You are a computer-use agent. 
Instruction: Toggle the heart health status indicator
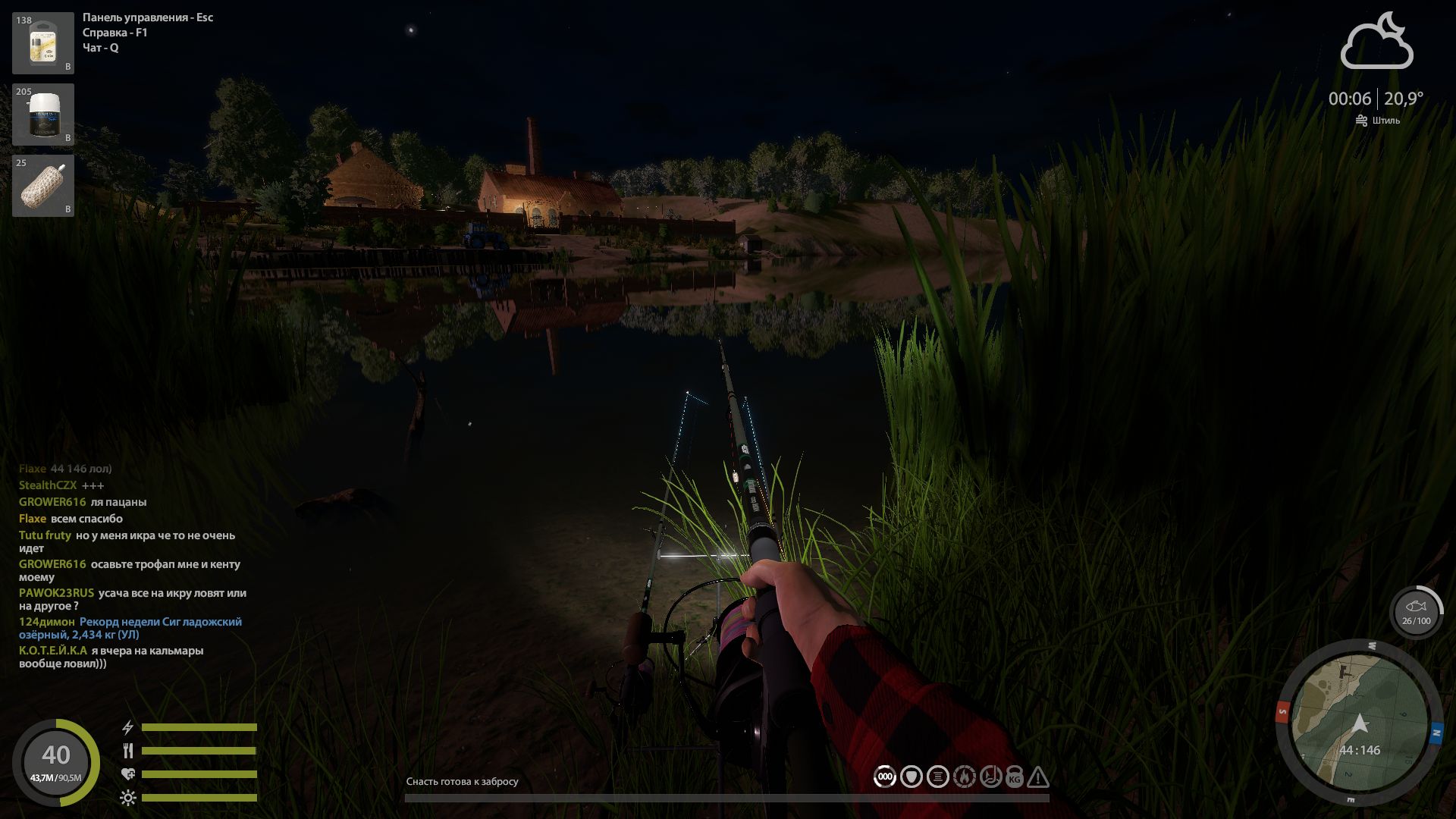(127, 774)
